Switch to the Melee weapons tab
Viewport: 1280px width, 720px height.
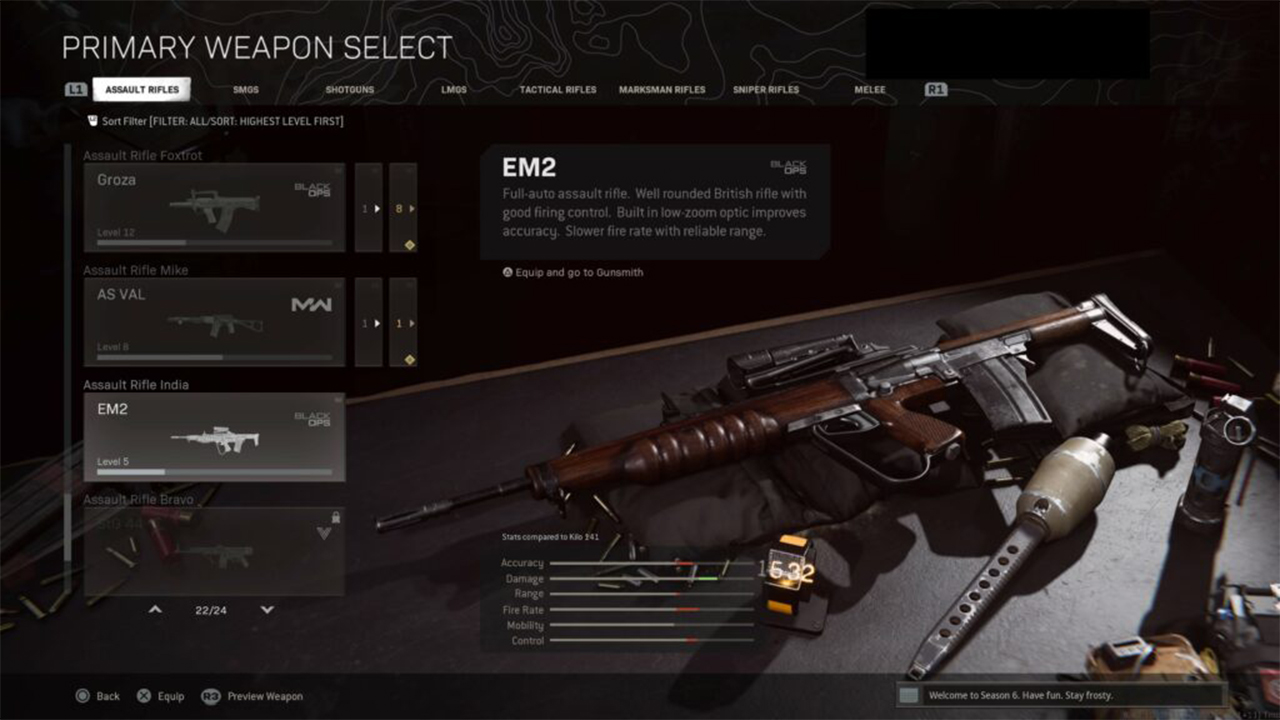point(870,90)
